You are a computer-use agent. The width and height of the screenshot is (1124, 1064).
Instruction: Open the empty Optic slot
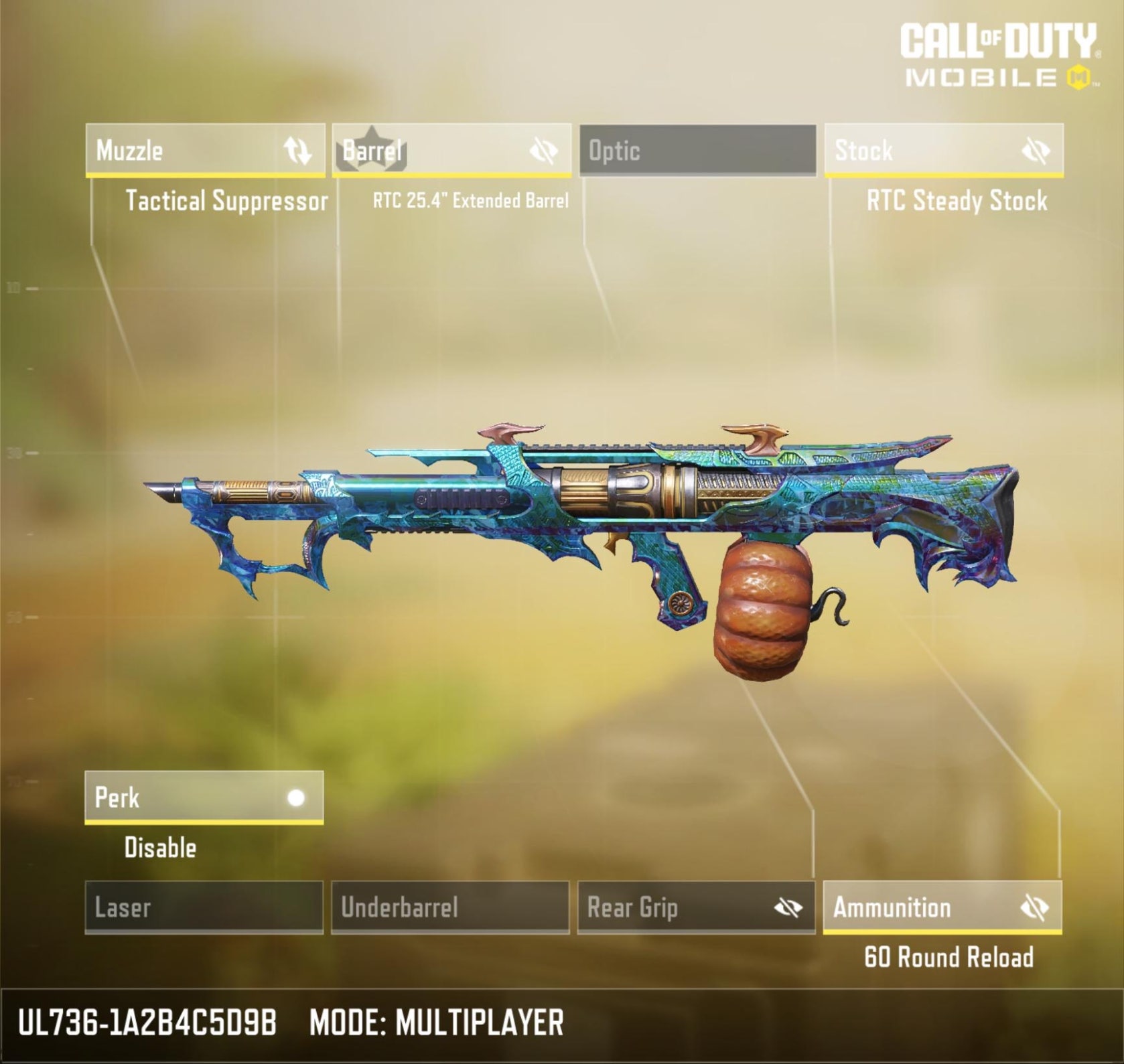[697, 150]
